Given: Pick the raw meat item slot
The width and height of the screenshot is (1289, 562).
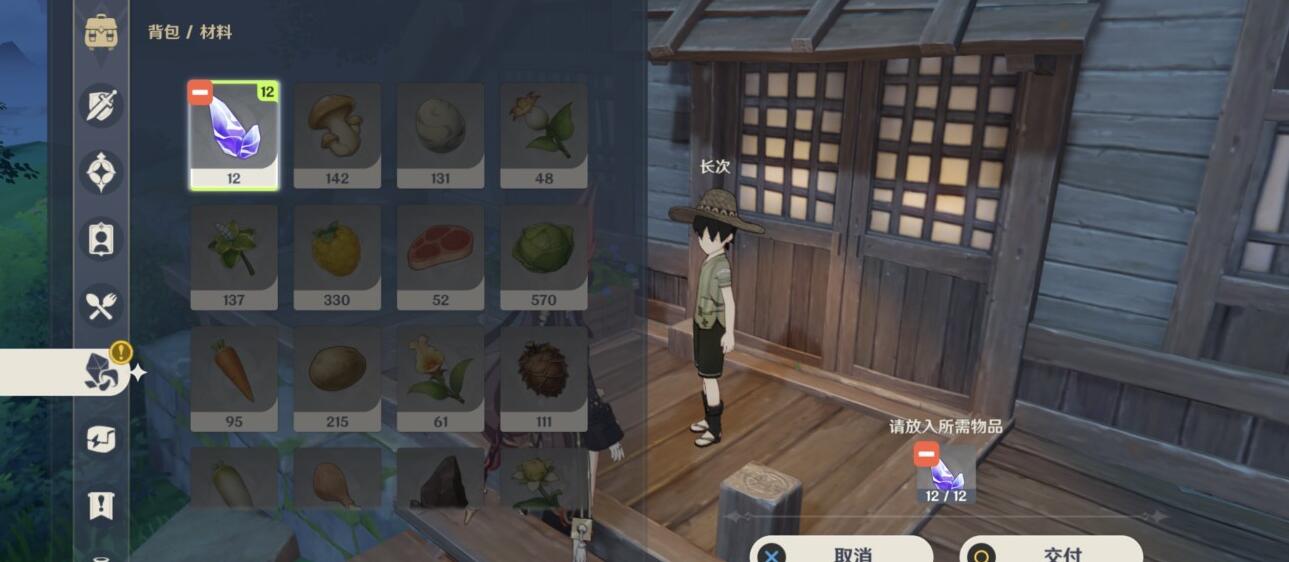Looking at the screenshot, I should 440,257.
